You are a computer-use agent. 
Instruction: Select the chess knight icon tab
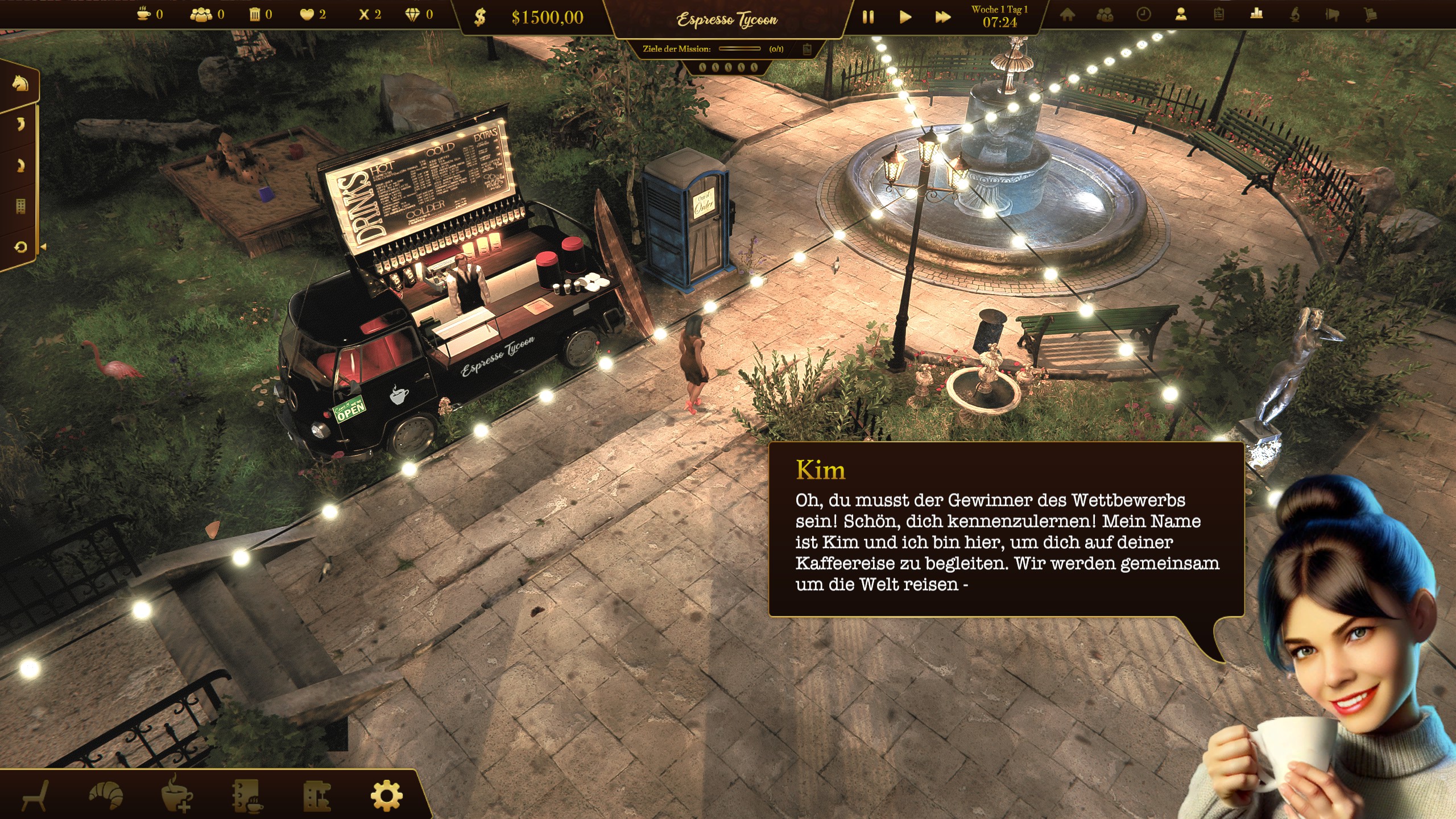20,84
